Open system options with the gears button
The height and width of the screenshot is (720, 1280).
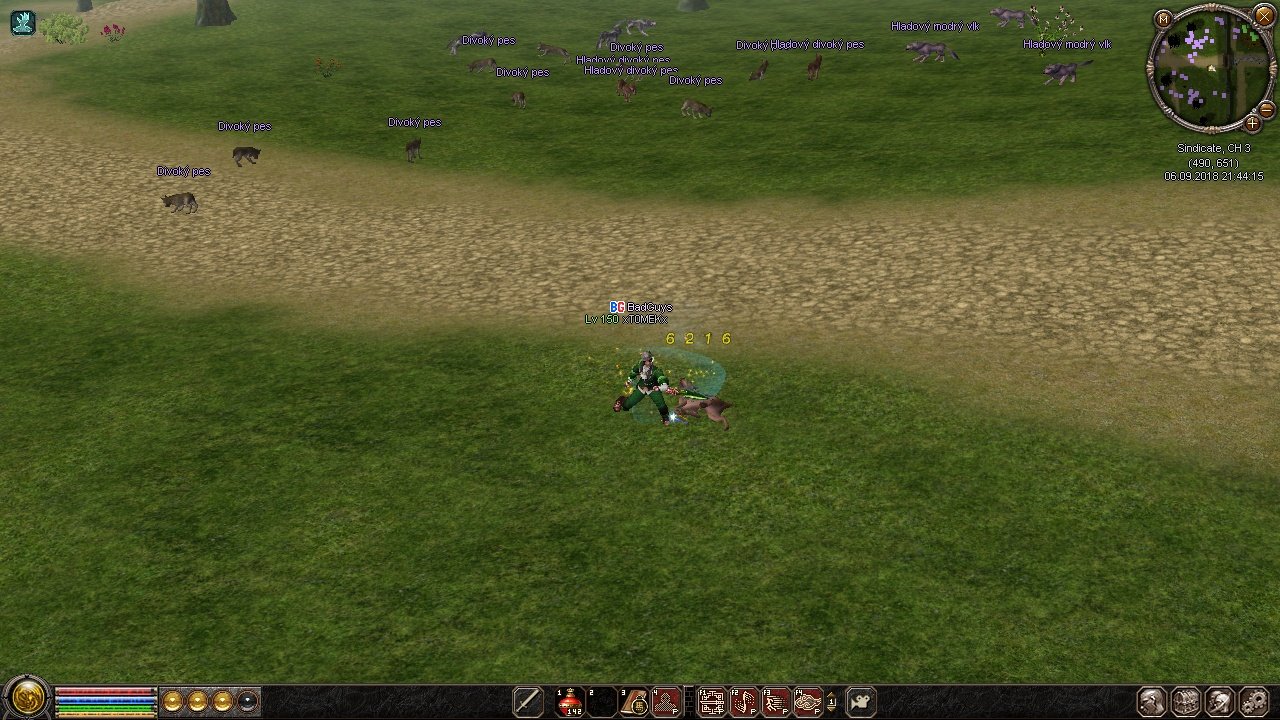1254,701
